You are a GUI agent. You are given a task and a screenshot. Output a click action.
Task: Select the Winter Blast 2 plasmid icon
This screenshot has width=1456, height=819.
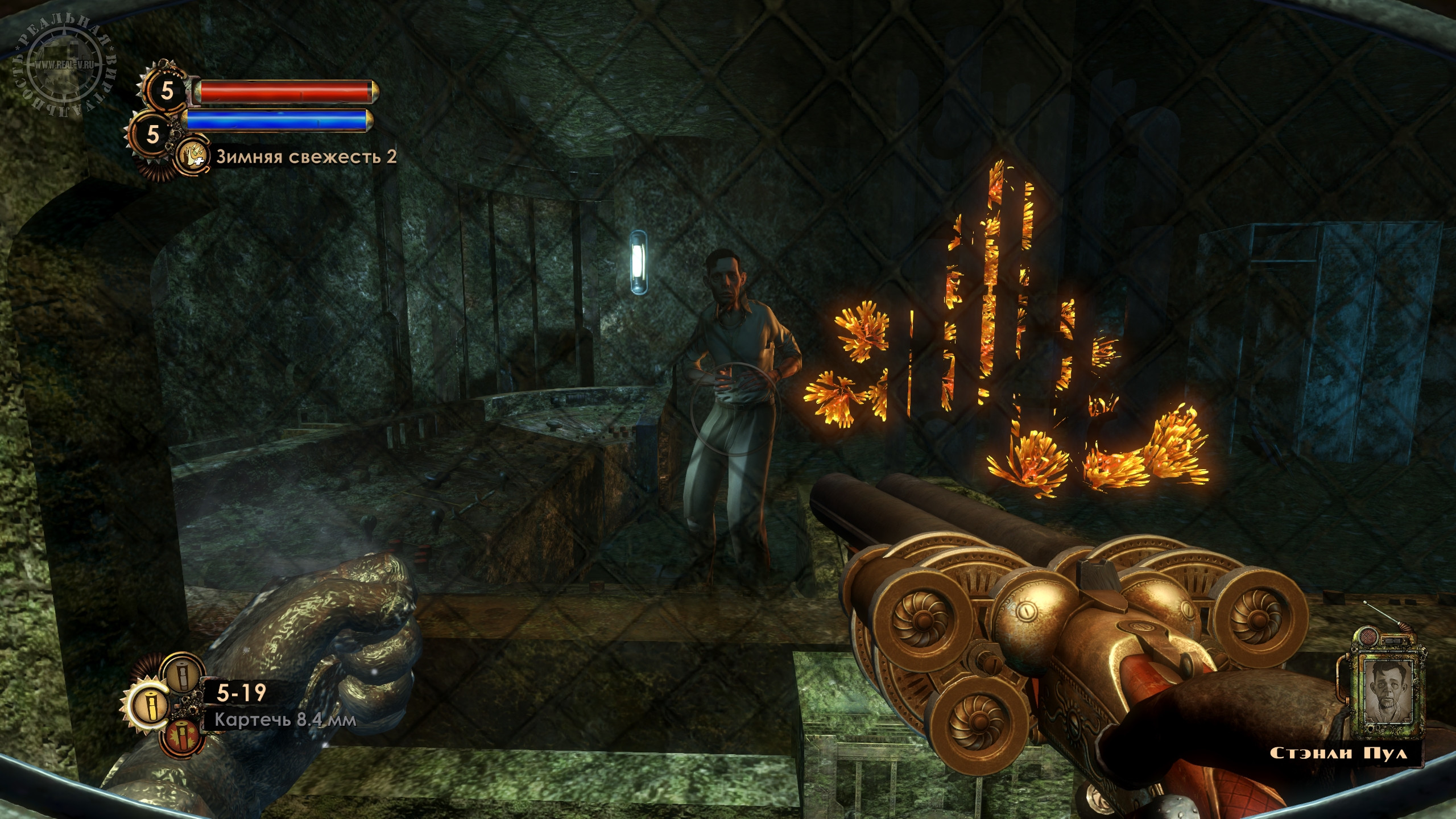(x=192, y=156)
